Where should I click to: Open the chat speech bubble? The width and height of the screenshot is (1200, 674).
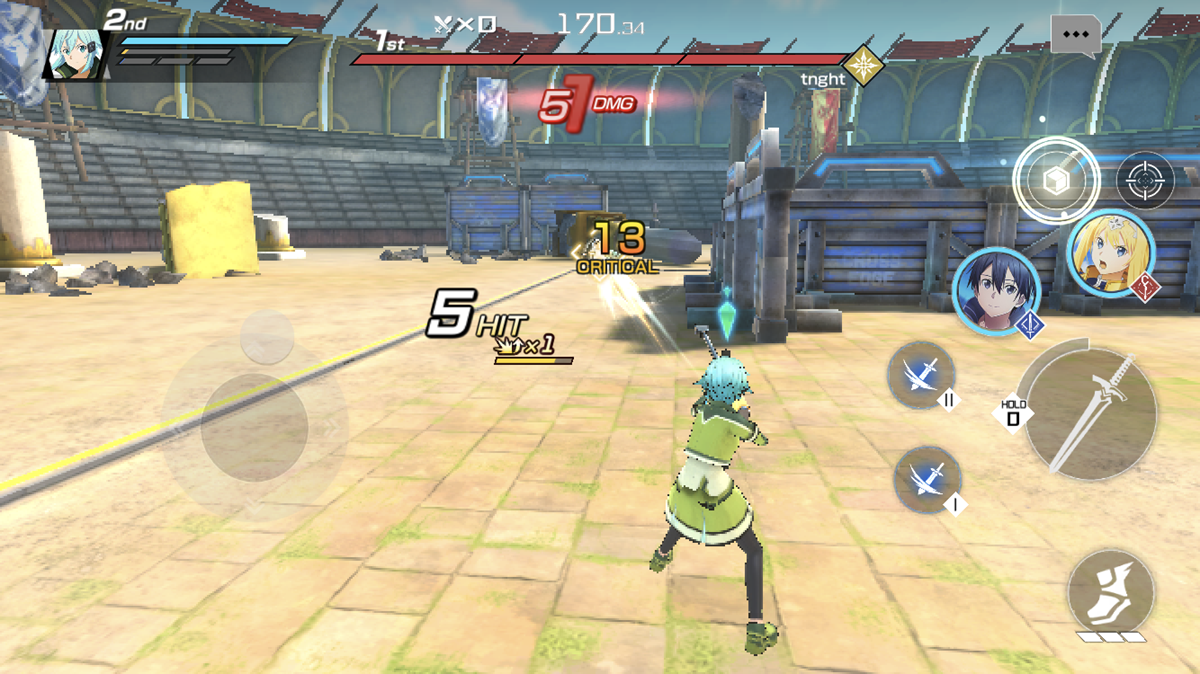pyautogui.click(x=1075, y=34)
